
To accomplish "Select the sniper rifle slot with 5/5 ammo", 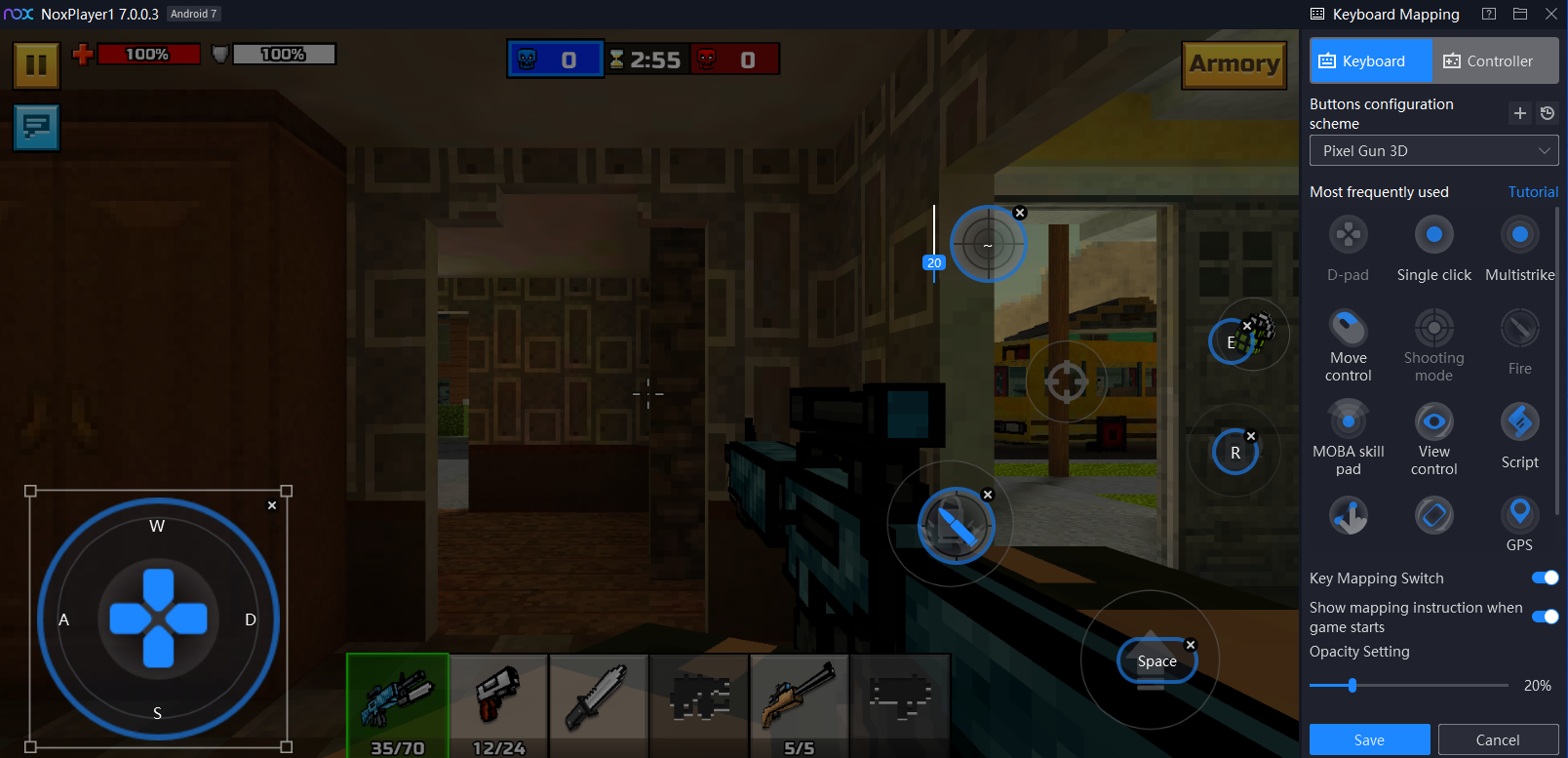I will coord(799,704).
